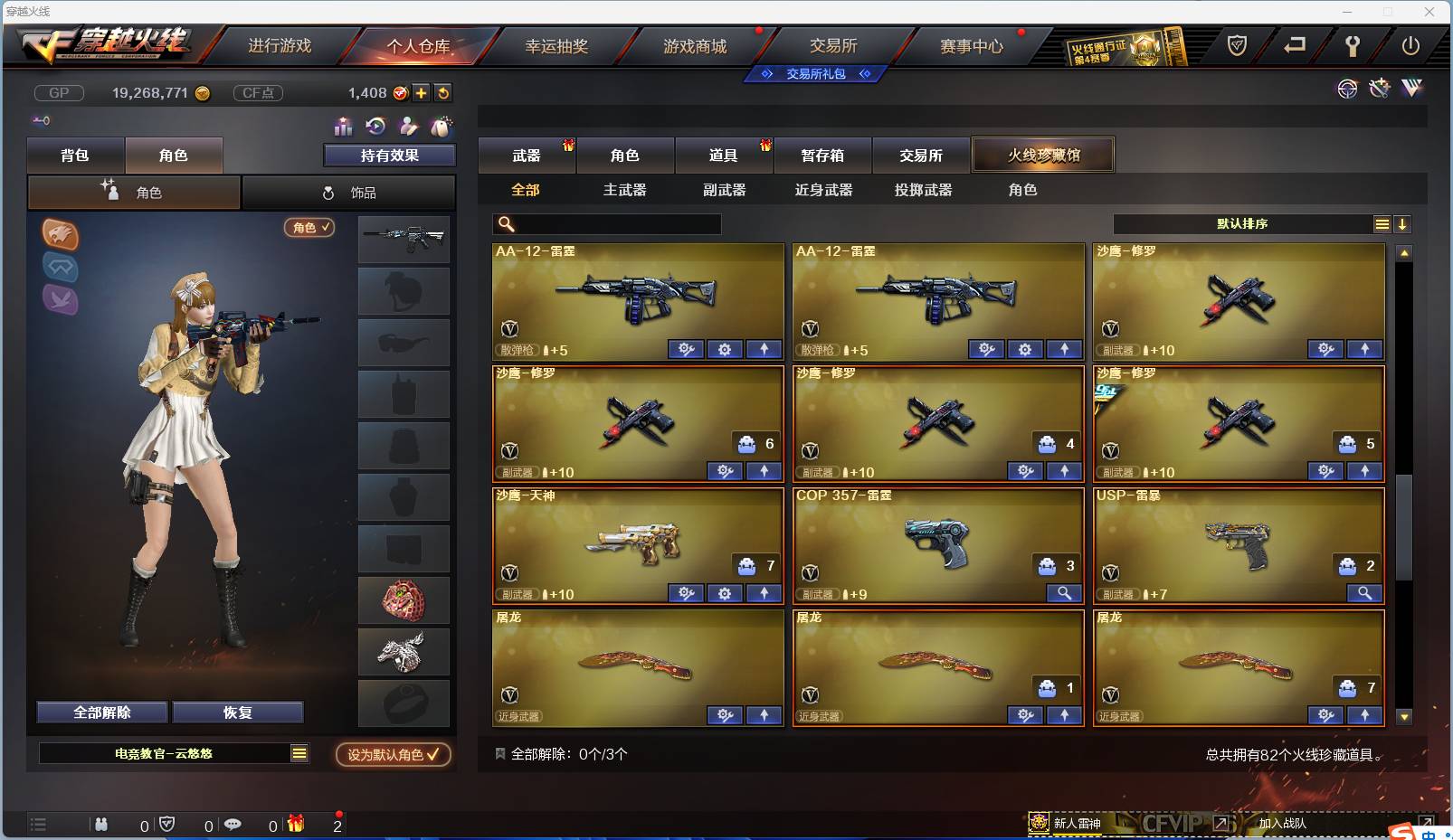Click the descending sort arrow next to 默认排序
This screenshot has width=1453, height=840.
pyautogui.click(x=1403, y=223)
